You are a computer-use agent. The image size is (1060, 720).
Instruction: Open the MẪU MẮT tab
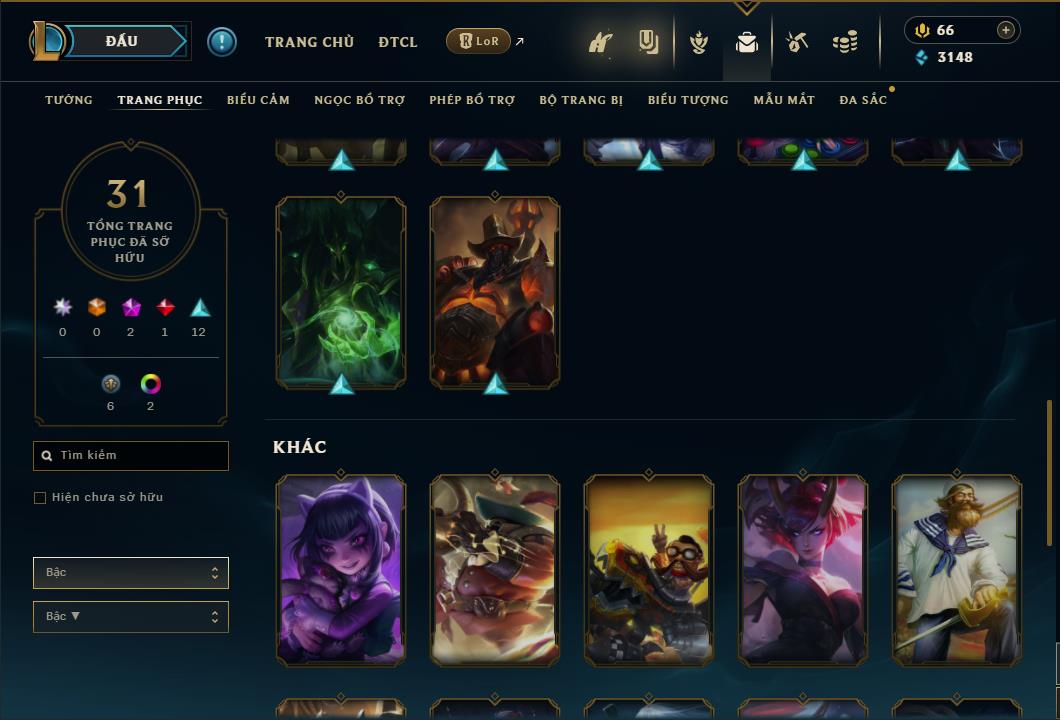pos(784,100)
